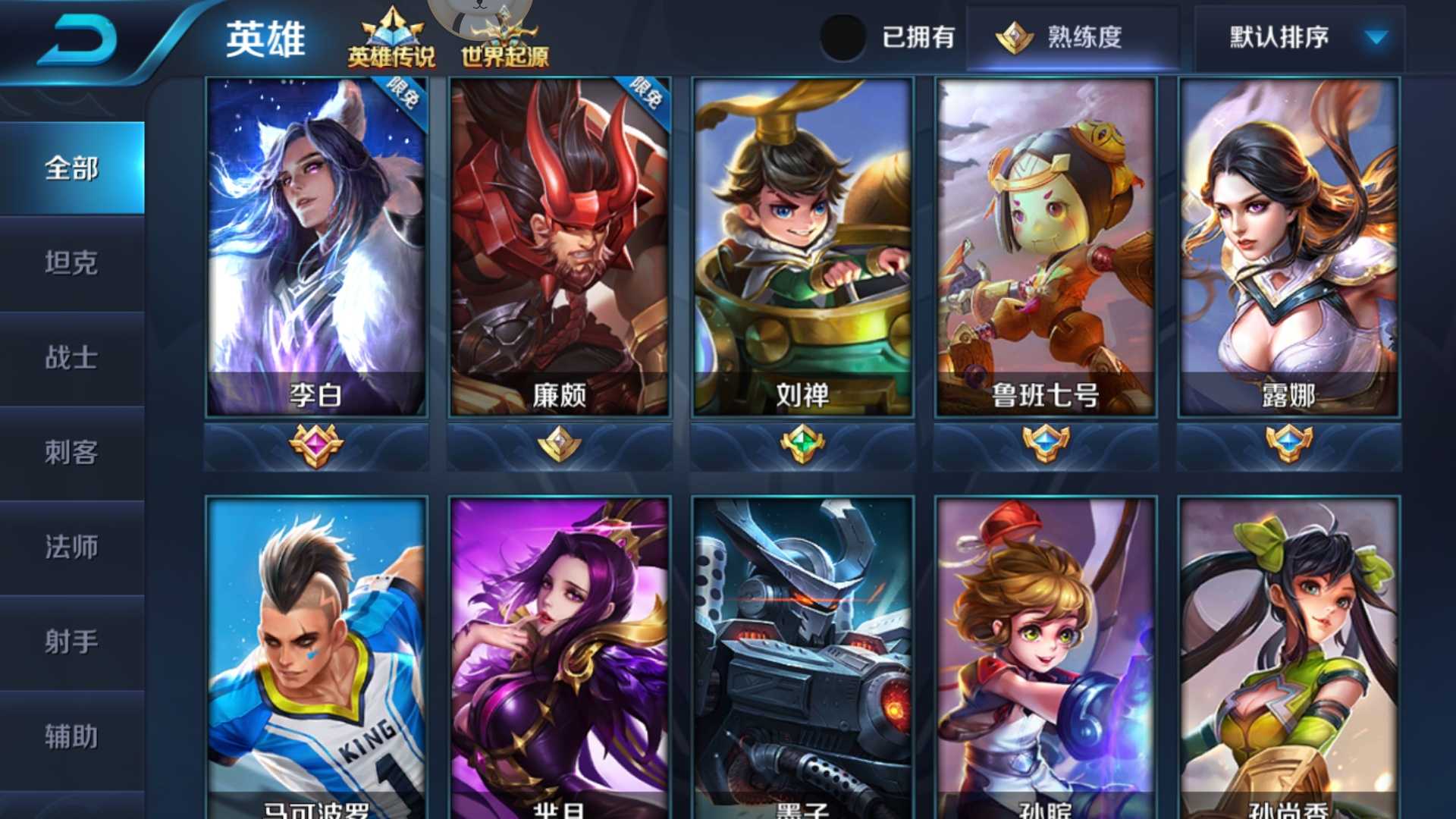Image resolution: width=1456 pixels, height=819 pixels.
Task: Click Lu Ban No.7's blue proficiency badge
Action: [1044, 442]
